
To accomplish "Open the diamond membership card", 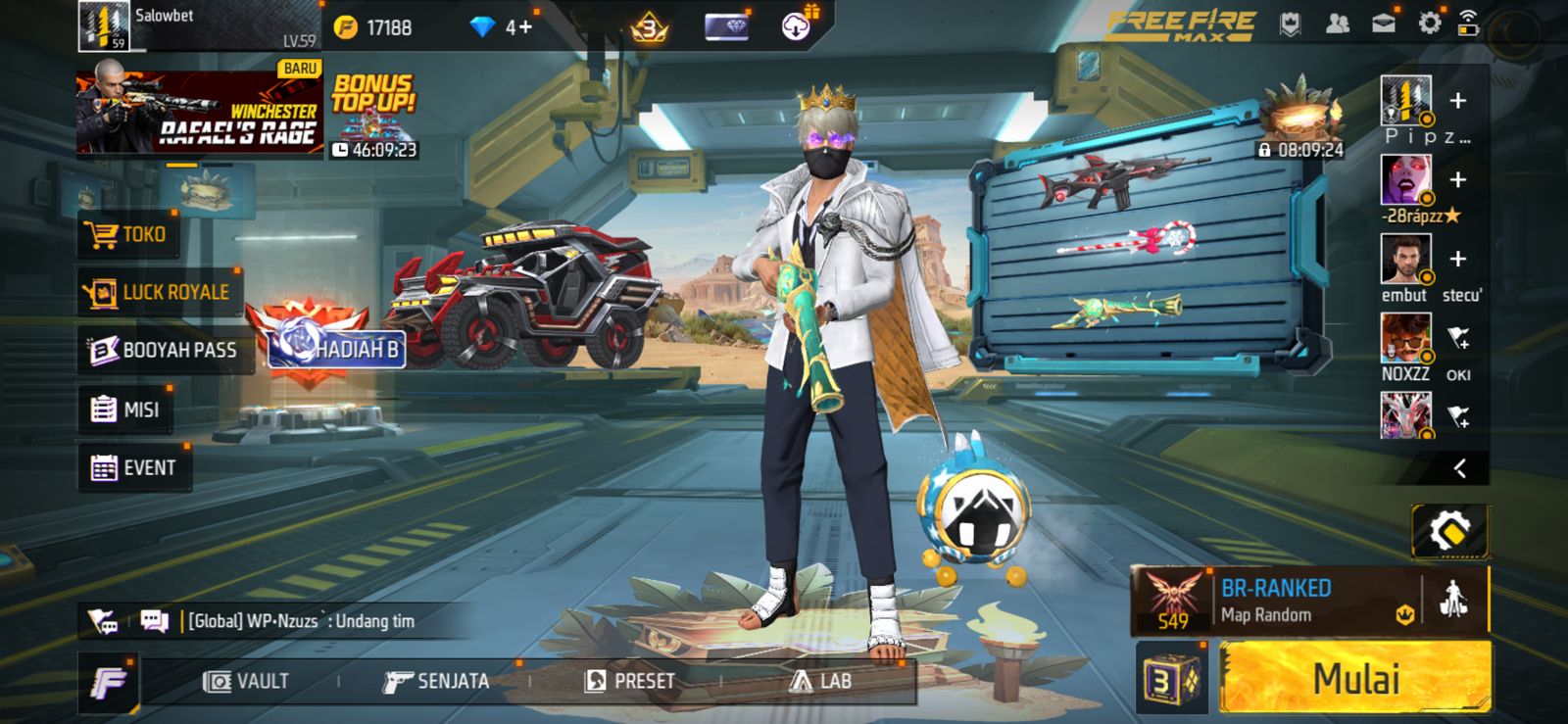I will (x=725, y=26).
